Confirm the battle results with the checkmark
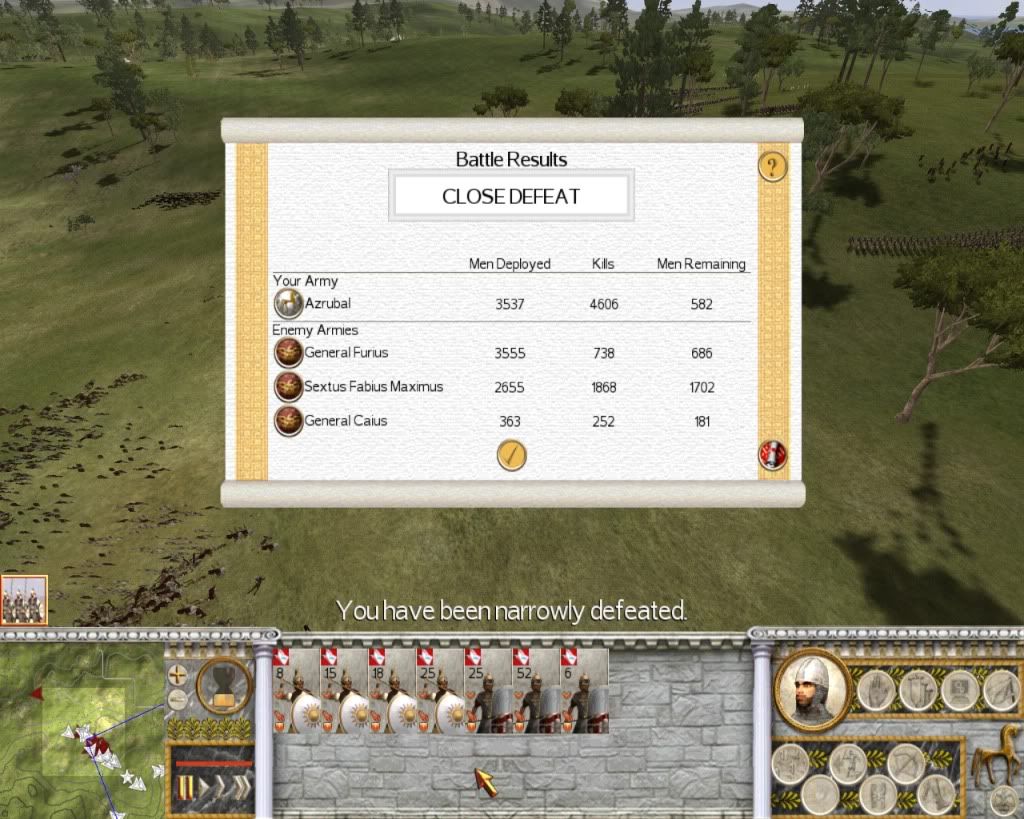Image resolution: width=1024 pixels, height=819 pixels. tap(511, 455)
